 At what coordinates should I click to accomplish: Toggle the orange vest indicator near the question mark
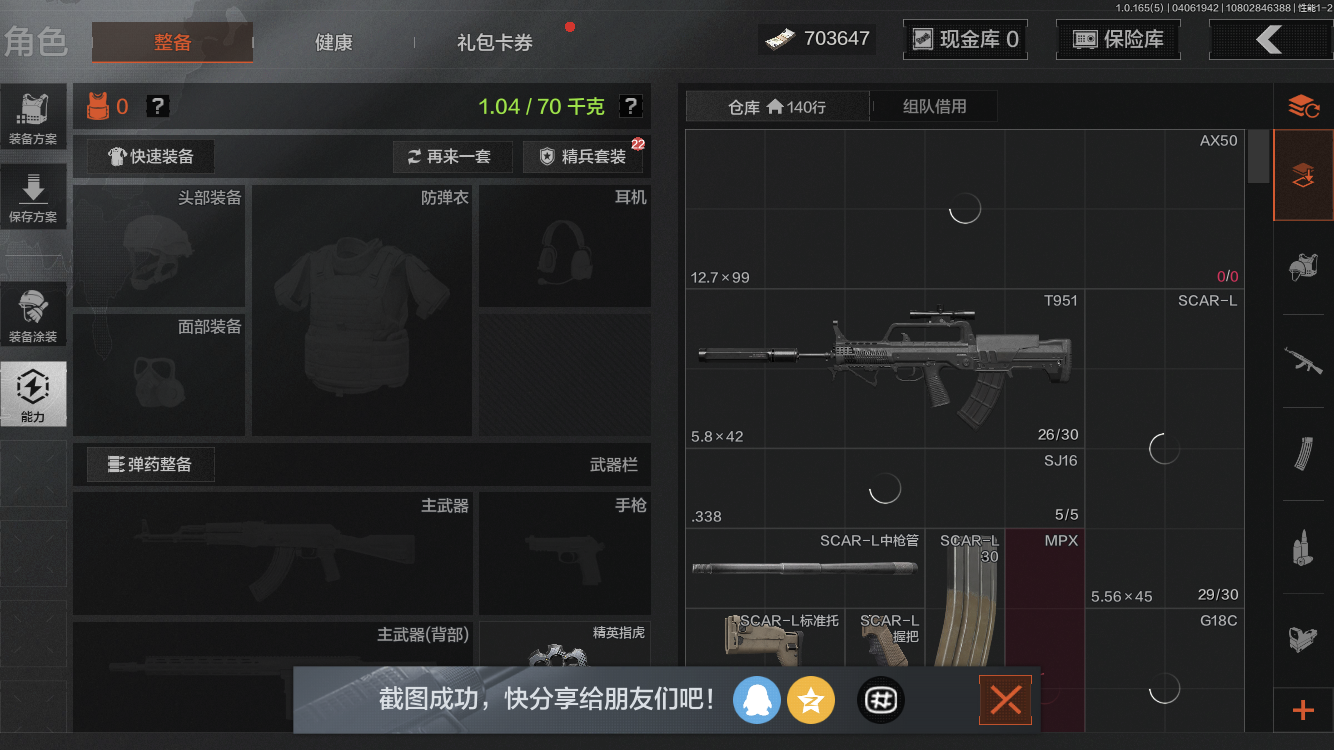point(99,105)
